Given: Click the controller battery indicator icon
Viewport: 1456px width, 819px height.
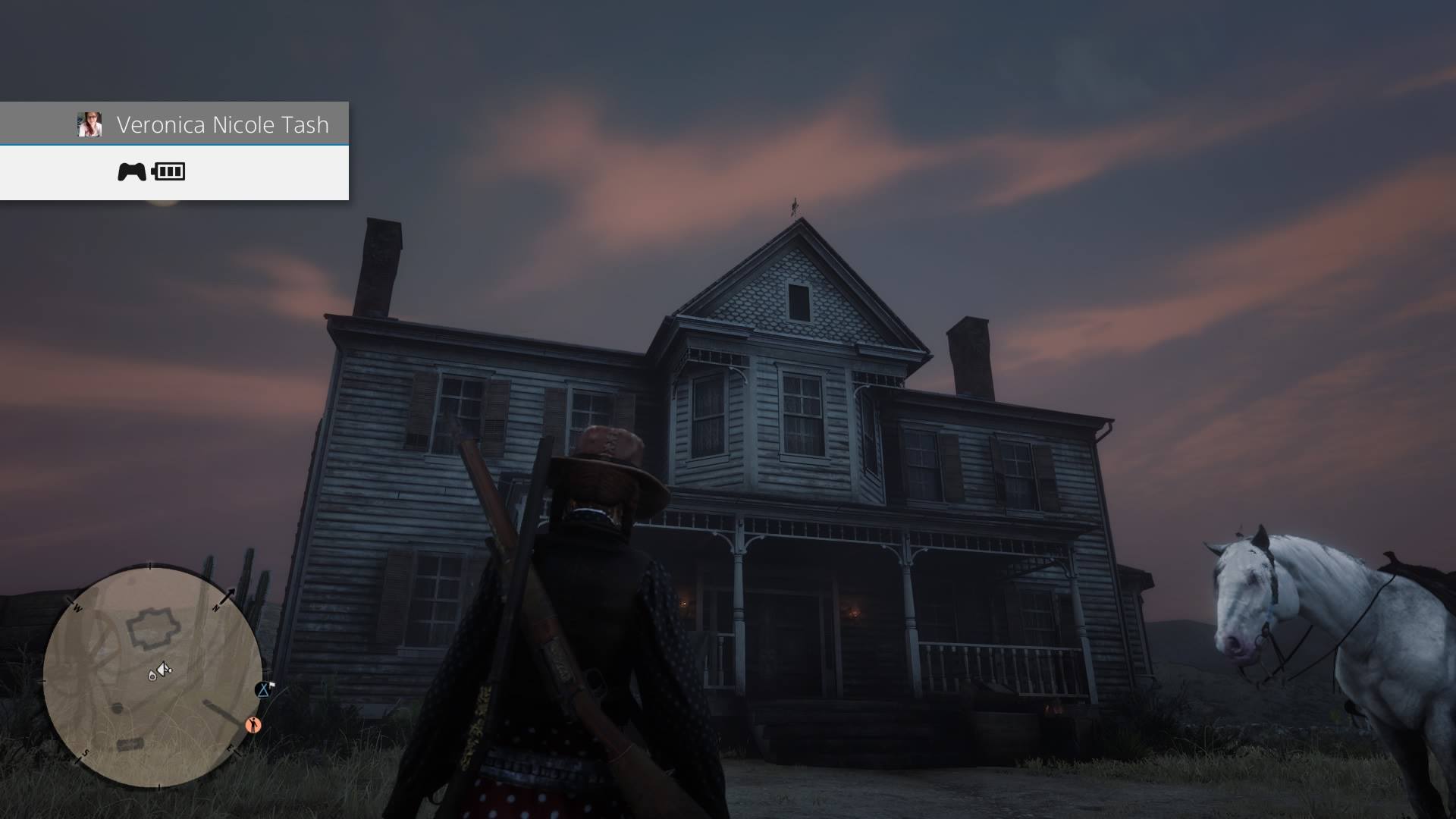Looking at the screenshot, I should click(168, 171).
